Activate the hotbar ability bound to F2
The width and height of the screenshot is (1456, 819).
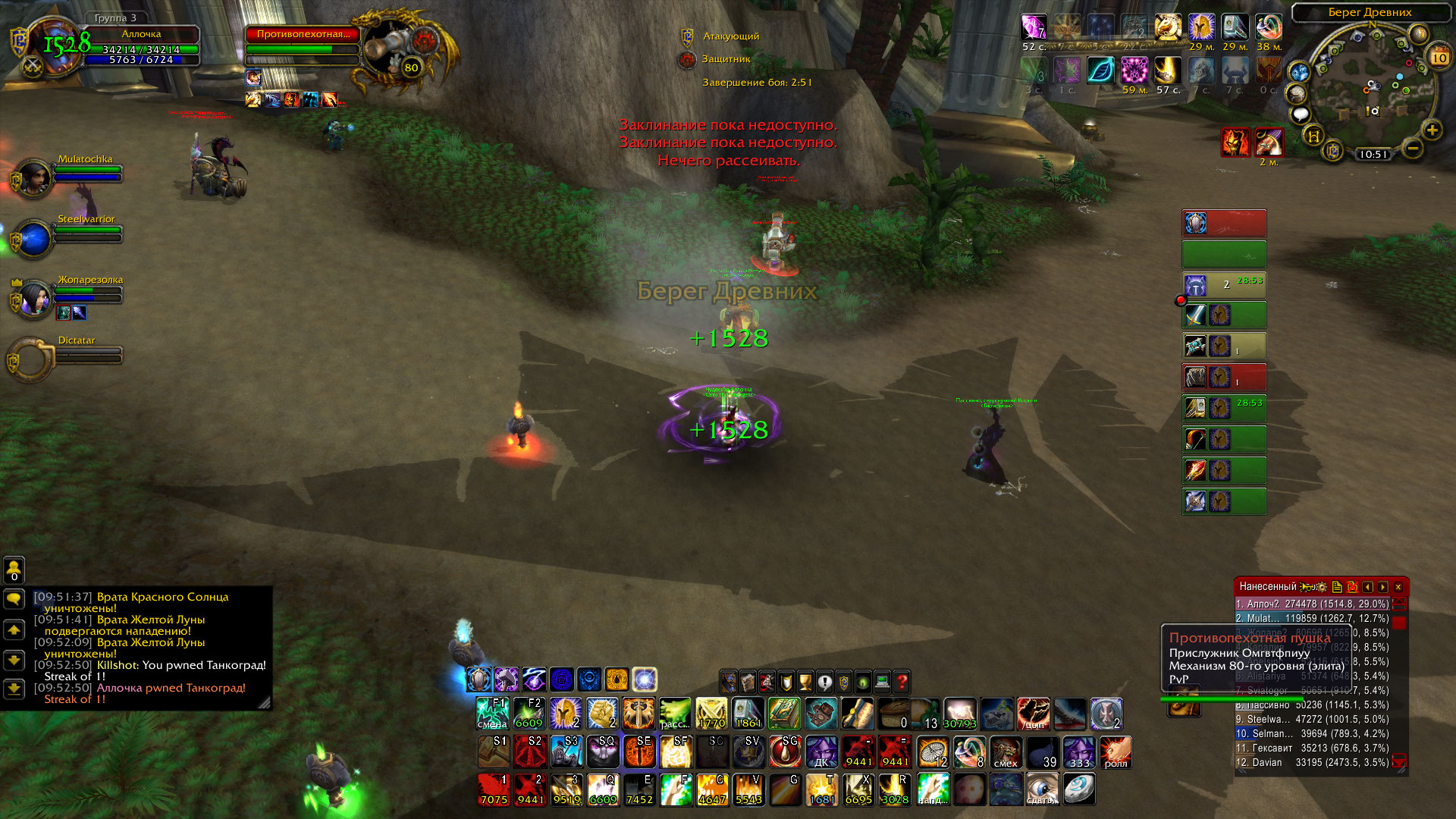pyautogui.click(x=529, y=714)
